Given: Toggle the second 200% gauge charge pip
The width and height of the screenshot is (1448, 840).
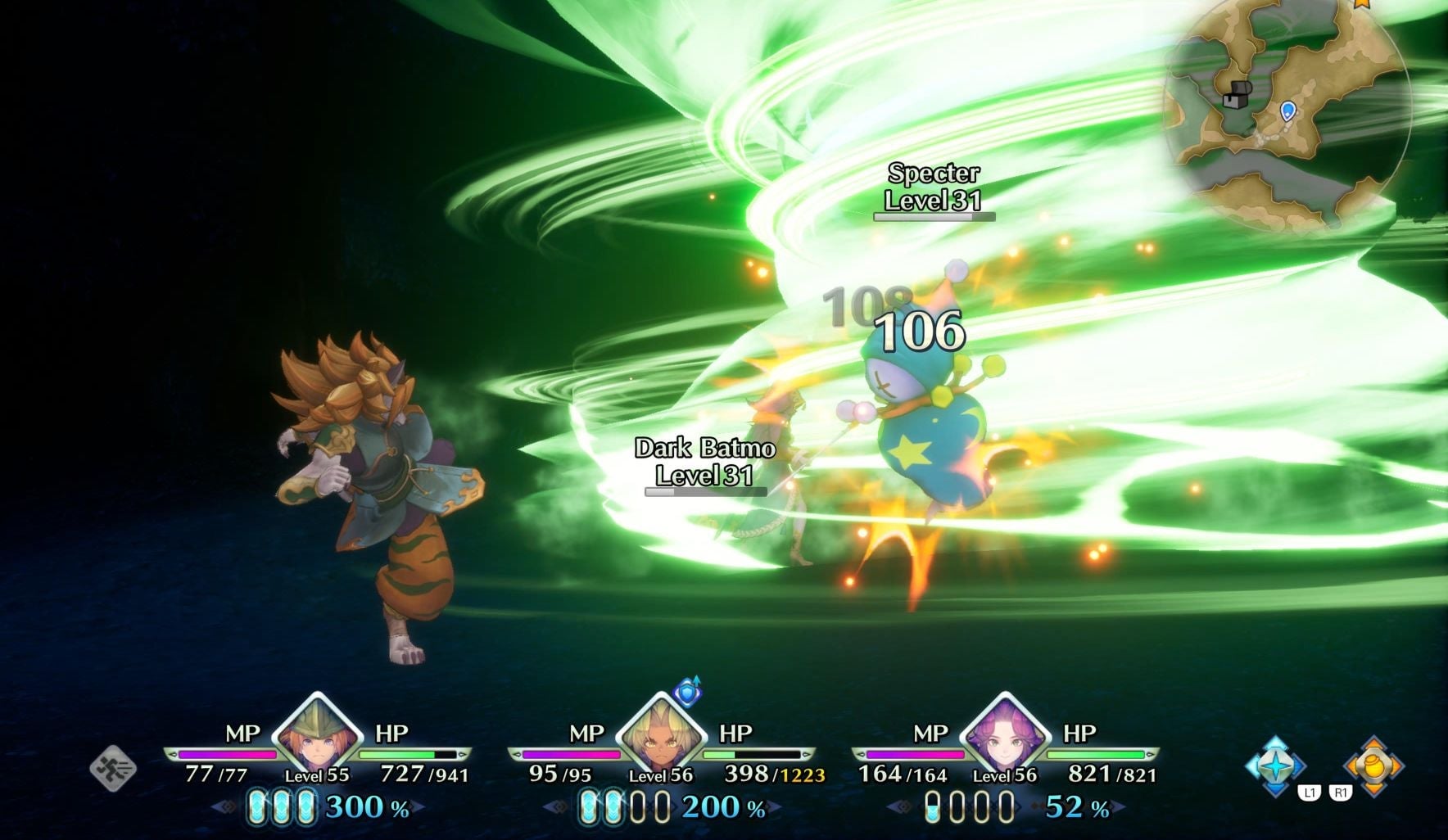Looking at the screenshot, I should pos(613,807).
